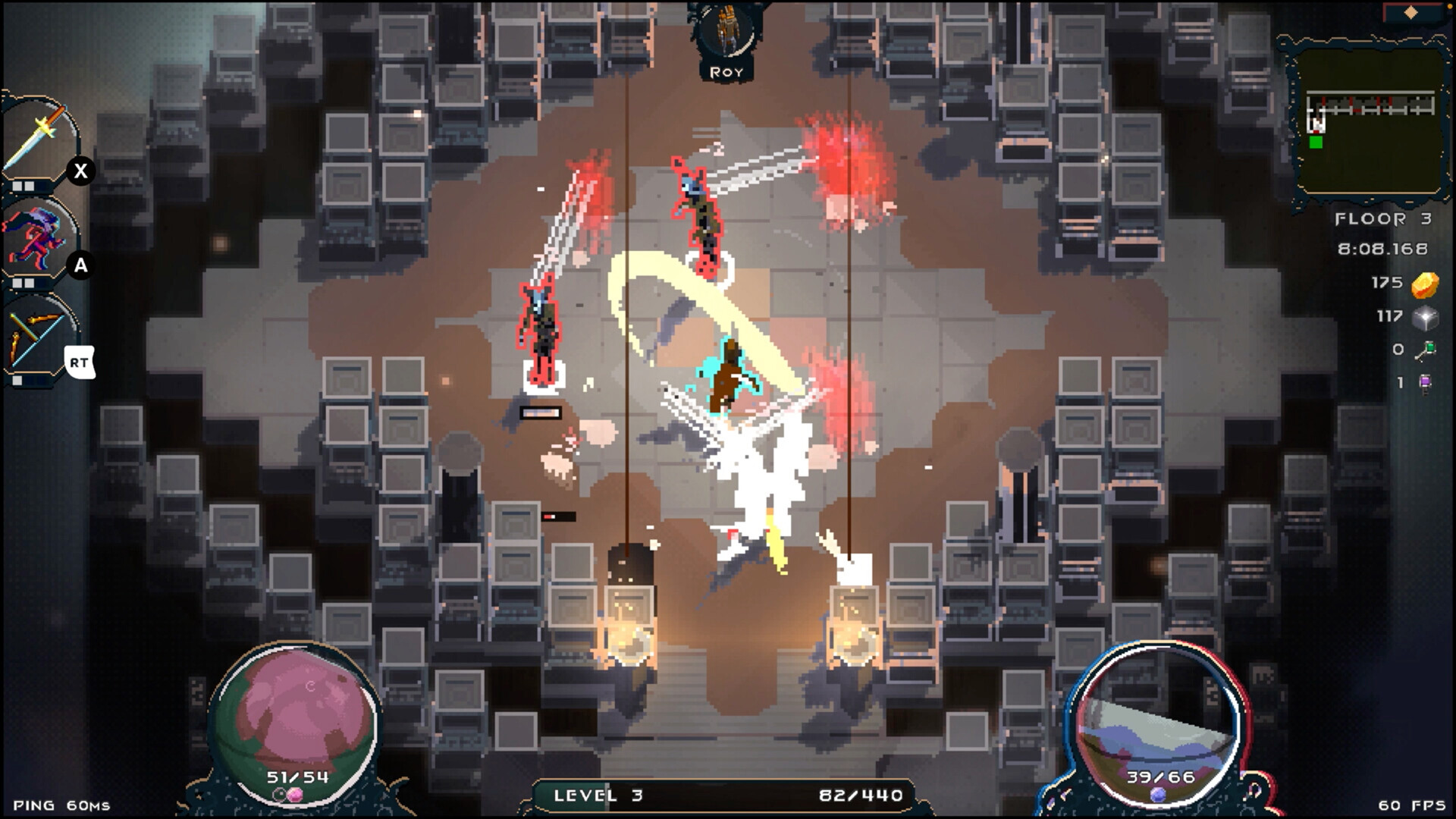Click the gold coin icon showing 175

point(1424,284)
